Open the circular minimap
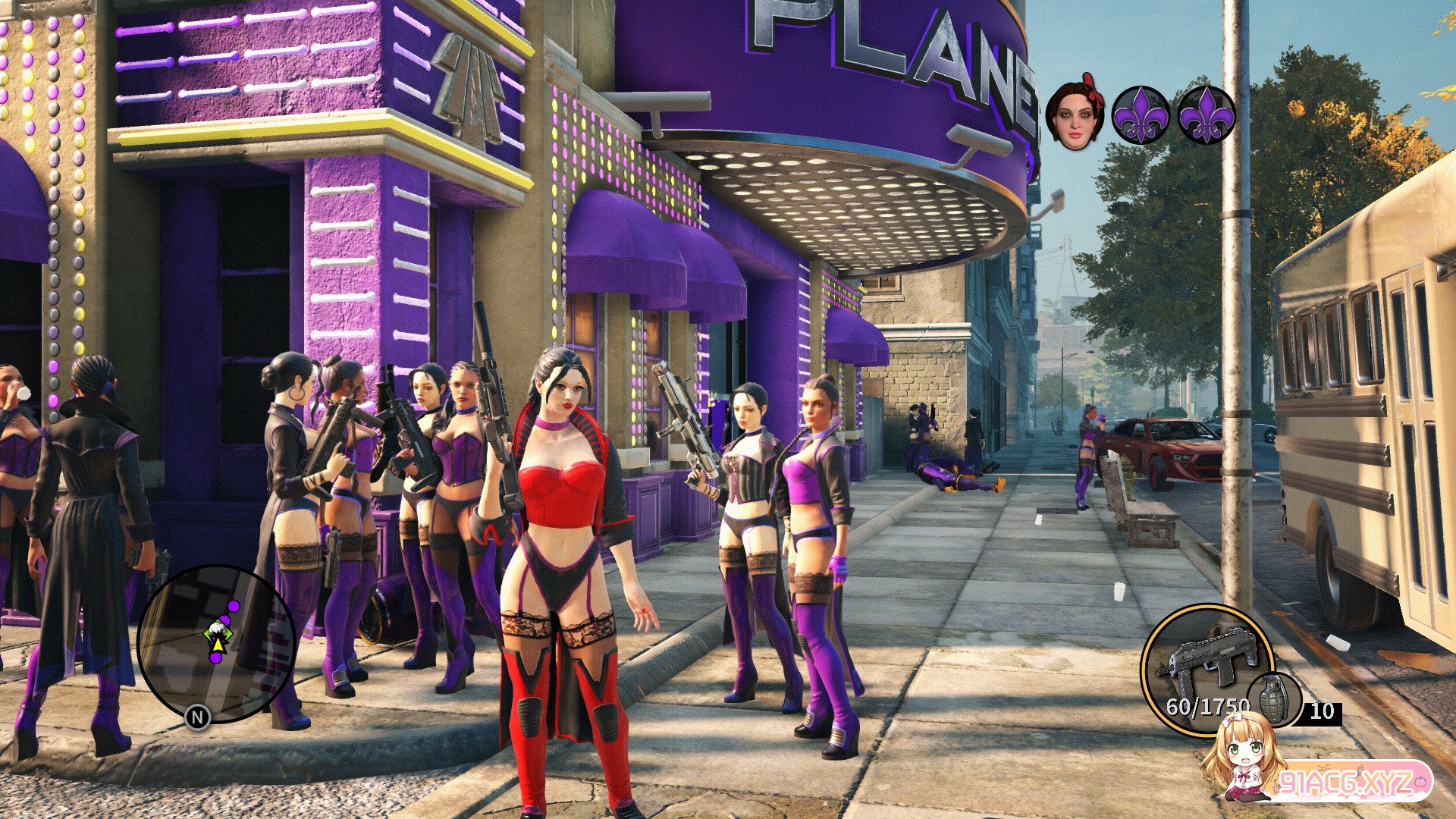The width and height of the screenshot is (1456, 819). pyautogui.click(x=216, y=643)
